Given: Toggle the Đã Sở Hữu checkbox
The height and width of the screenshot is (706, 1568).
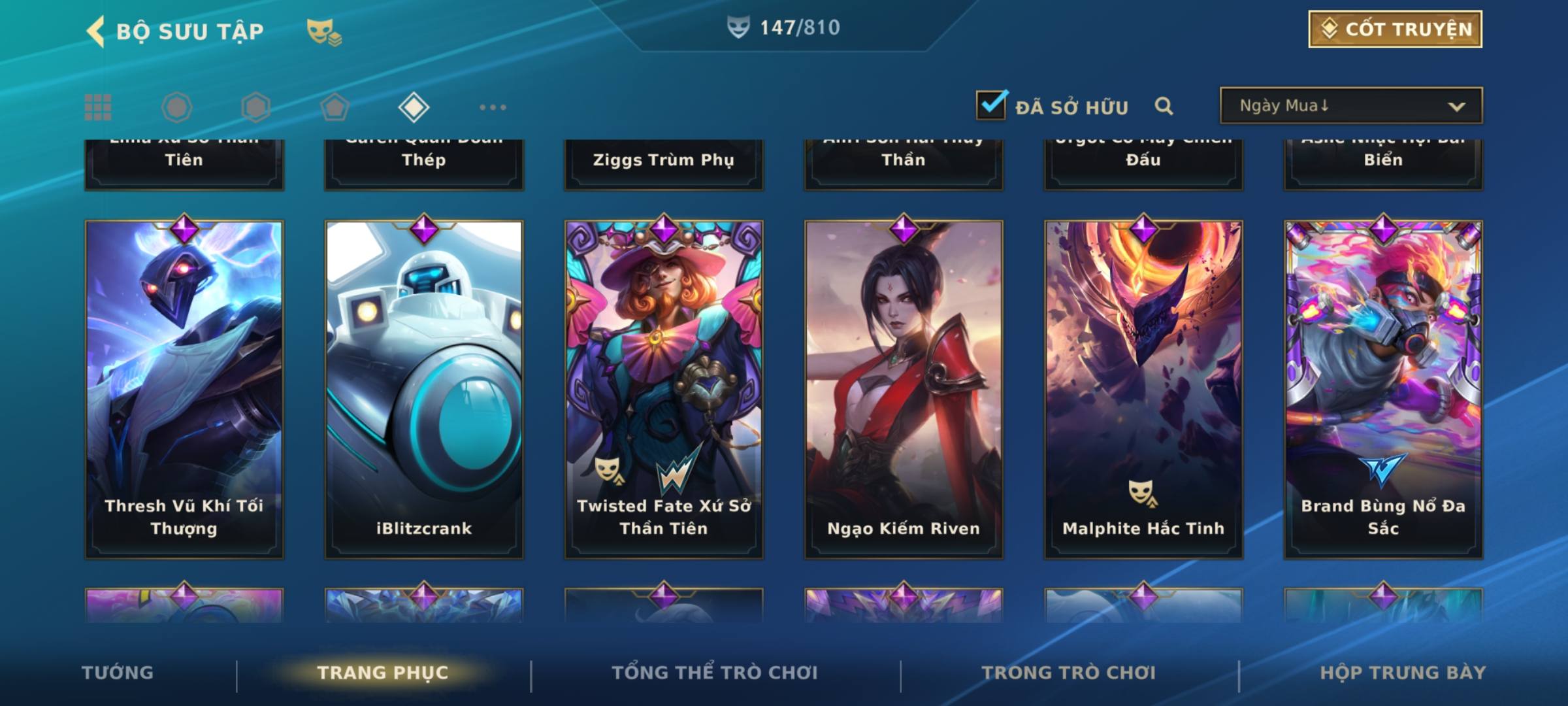Looking at the screenshot, I should click(991, 105).
